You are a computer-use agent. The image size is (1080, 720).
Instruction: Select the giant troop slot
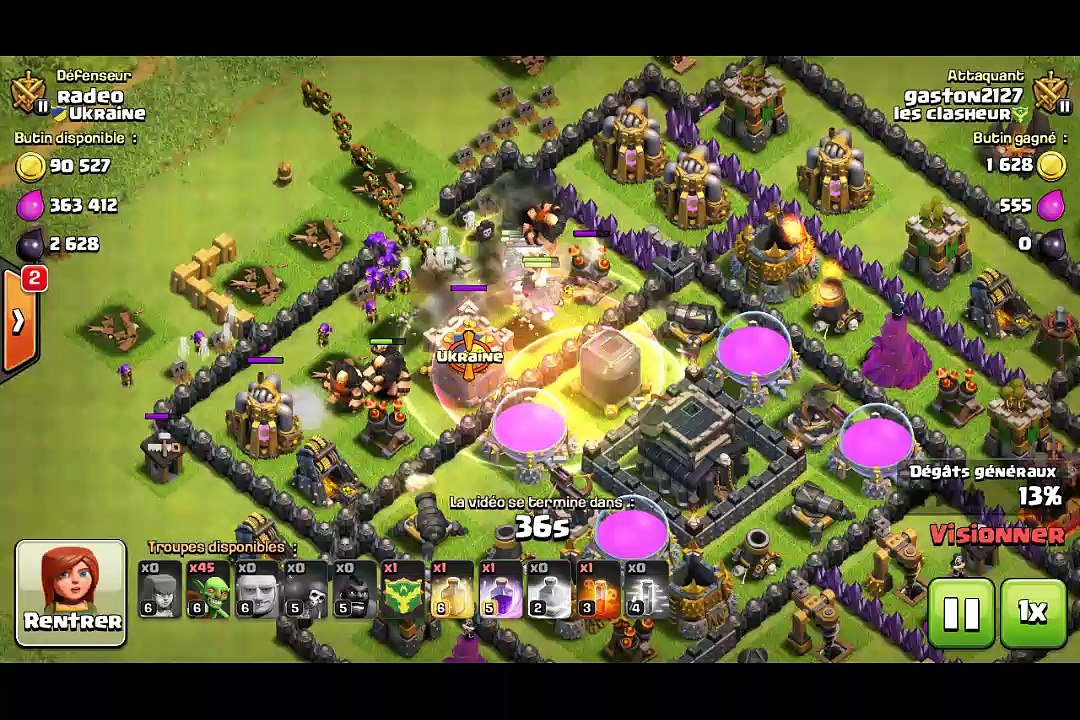(x=256, y=590)
